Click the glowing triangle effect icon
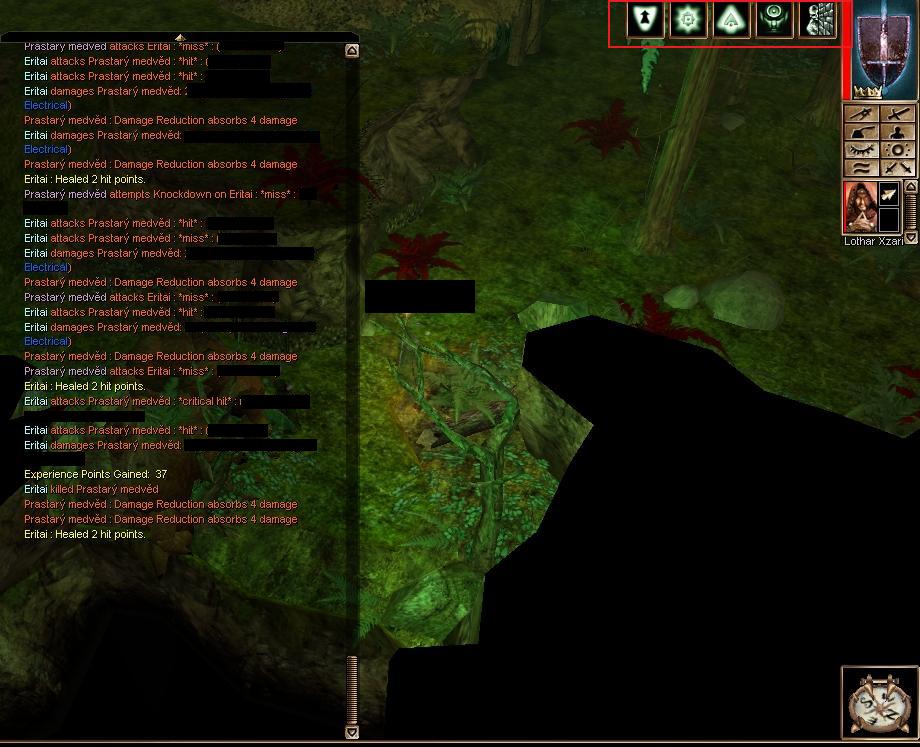The height and width of the screenshot is (747, 920). pyautogui.click(x=732, y=20)
